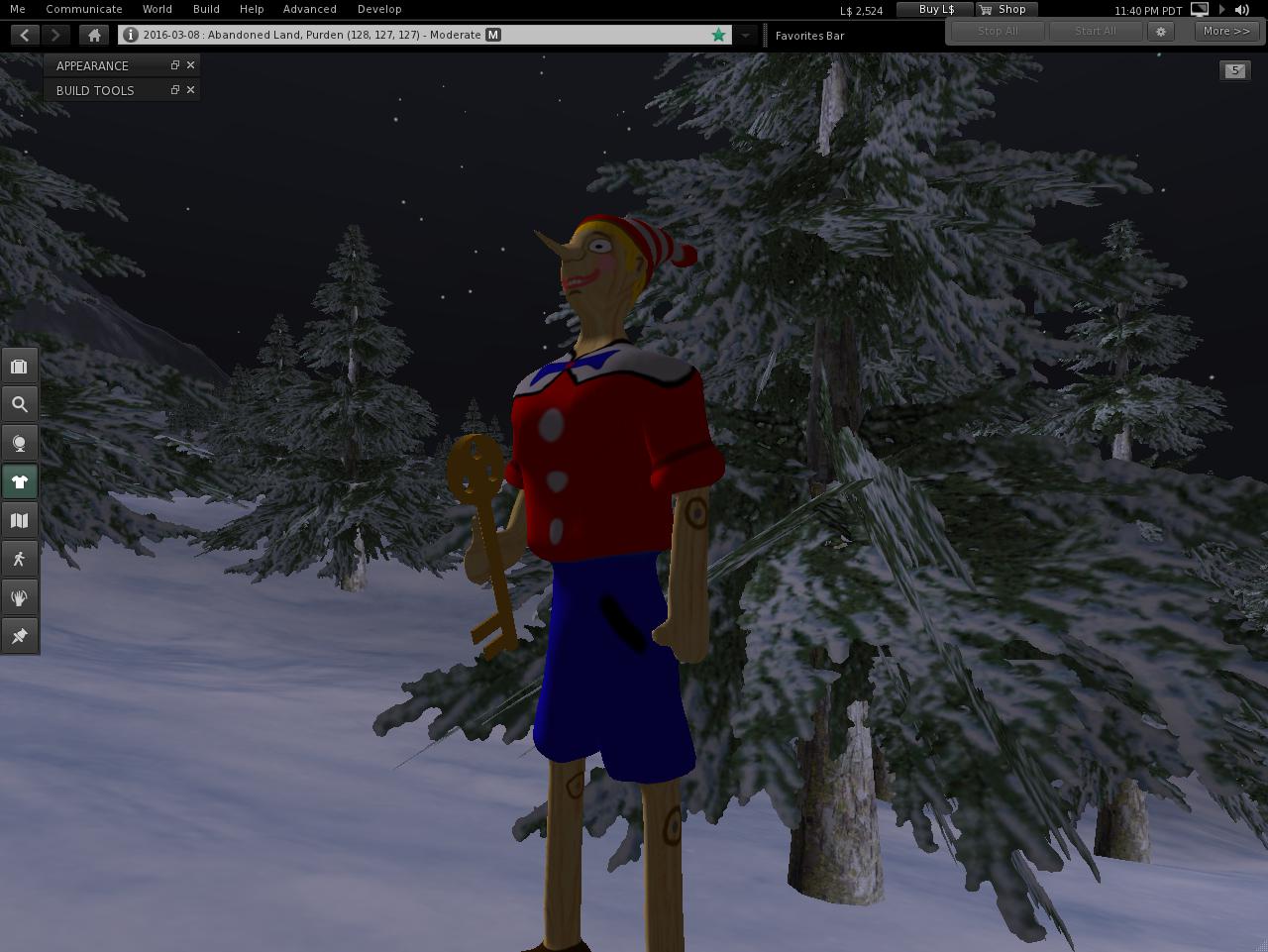This screenshot has width=1268, height=952.
Task: Open gestures with the hand icon
Action: (19, 597)
